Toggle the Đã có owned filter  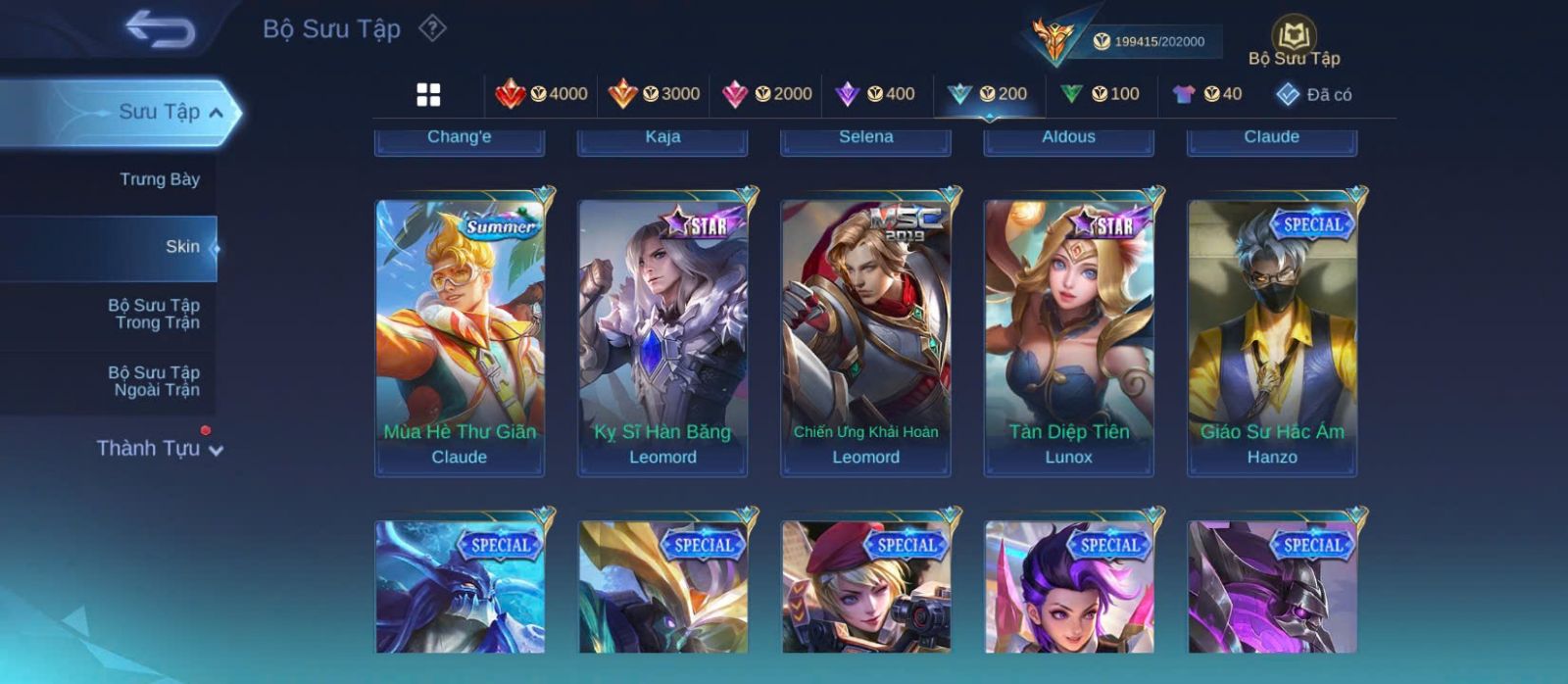[1314, 94]
